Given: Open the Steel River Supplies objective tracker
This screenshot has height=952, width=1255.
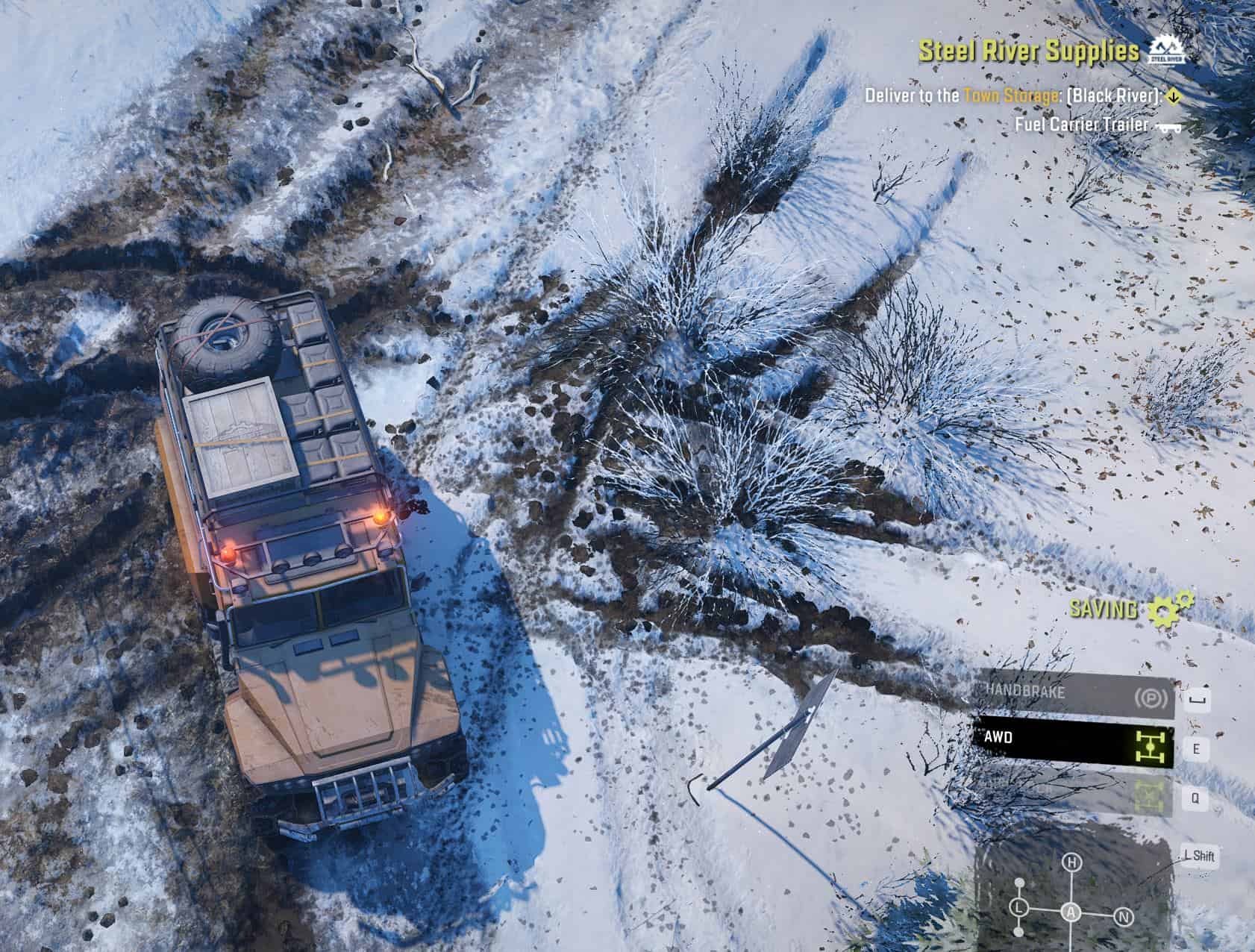Looking at the screenshot, I should 1028,51.
